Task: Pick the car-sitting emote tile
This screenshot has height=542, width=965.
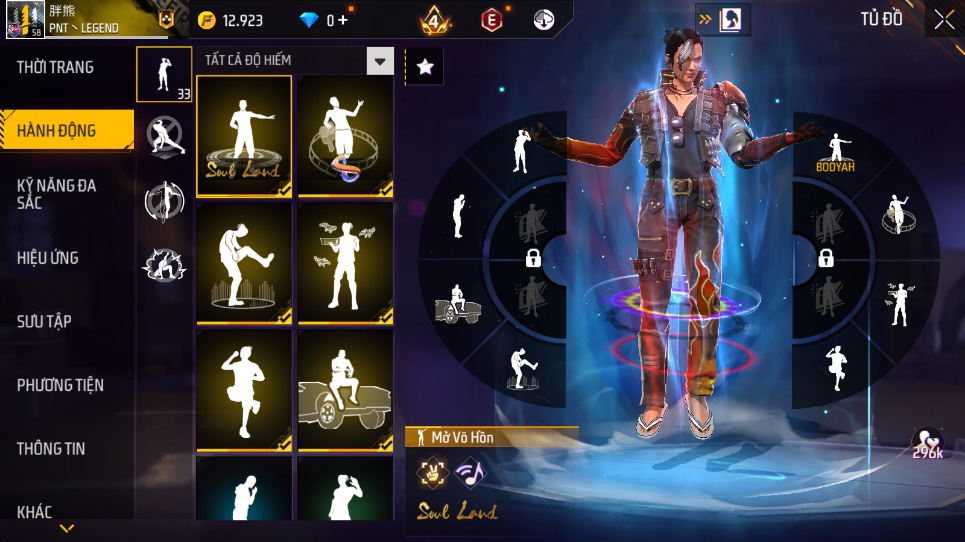Action: 345,392
